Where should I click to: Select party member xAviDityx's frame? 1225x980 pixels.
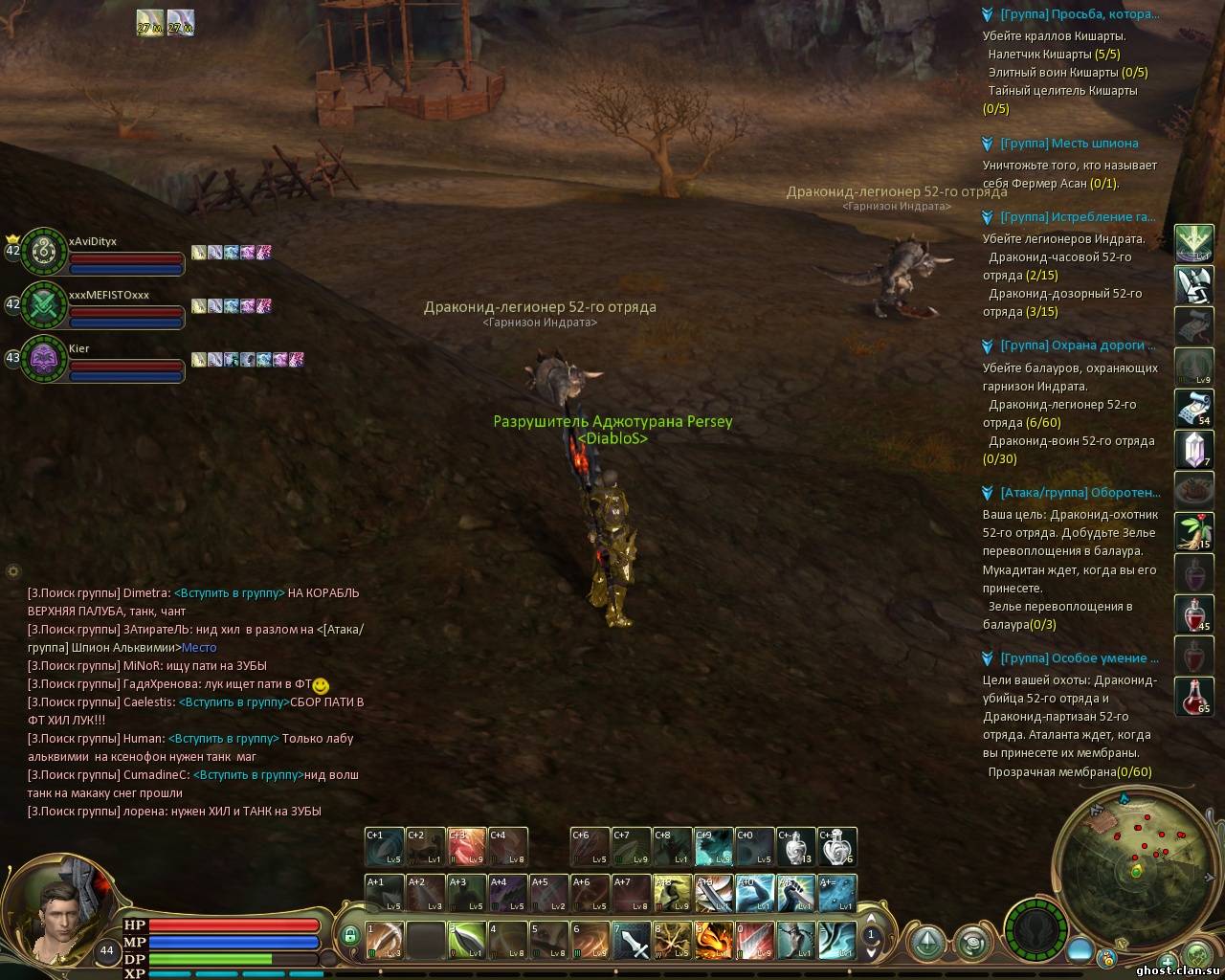[43, 252]
